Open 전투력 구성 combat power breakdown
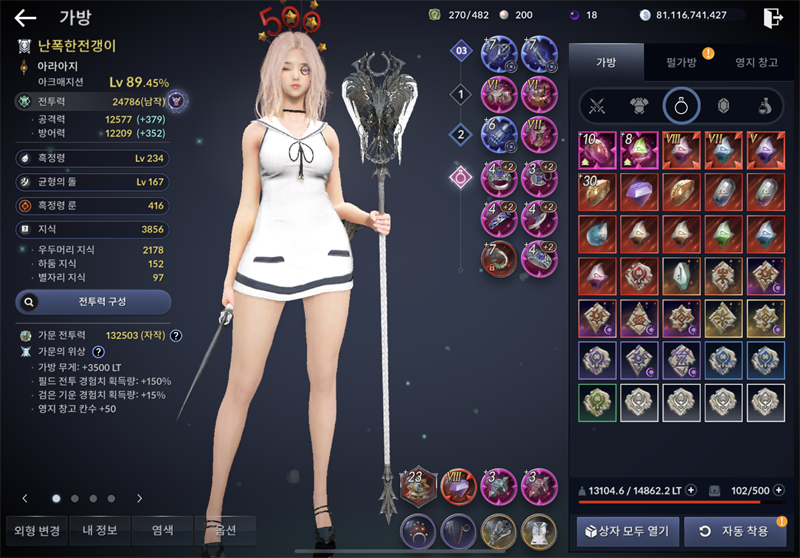The width and height of the screenshot is (800, 558). 93,301
